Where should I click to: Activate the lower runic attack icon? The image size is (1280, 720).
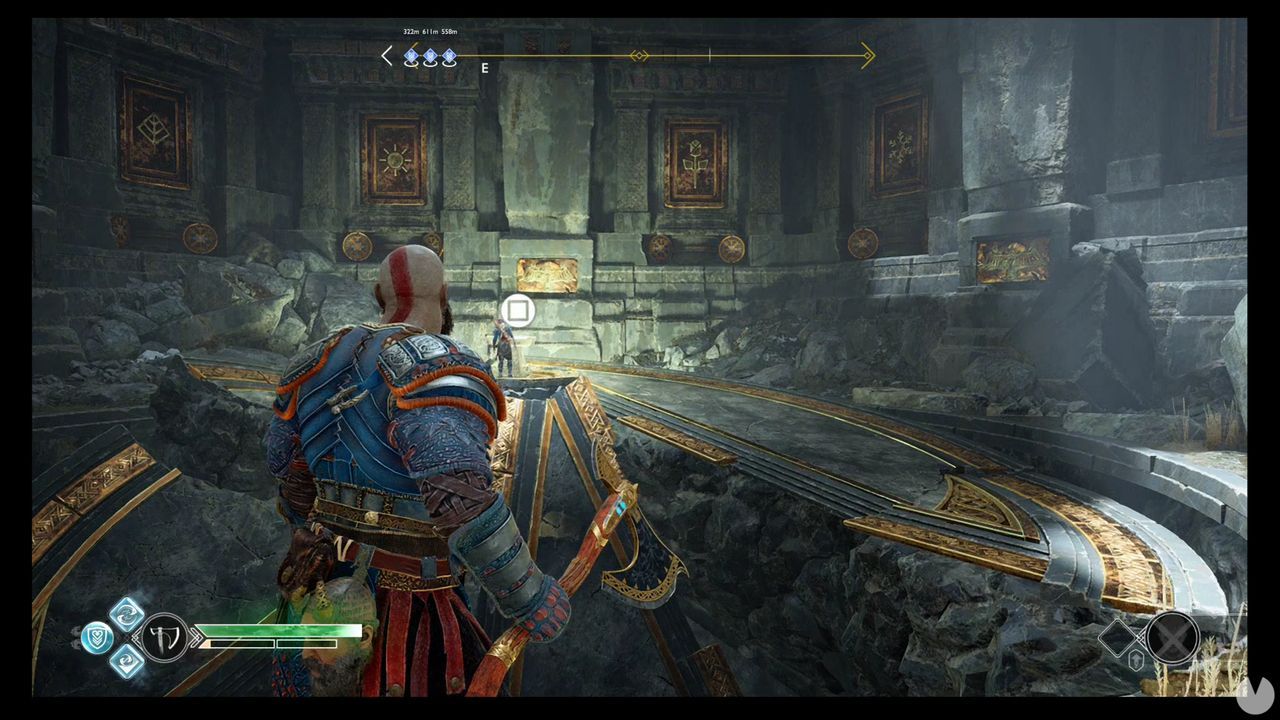coord(125,662)
